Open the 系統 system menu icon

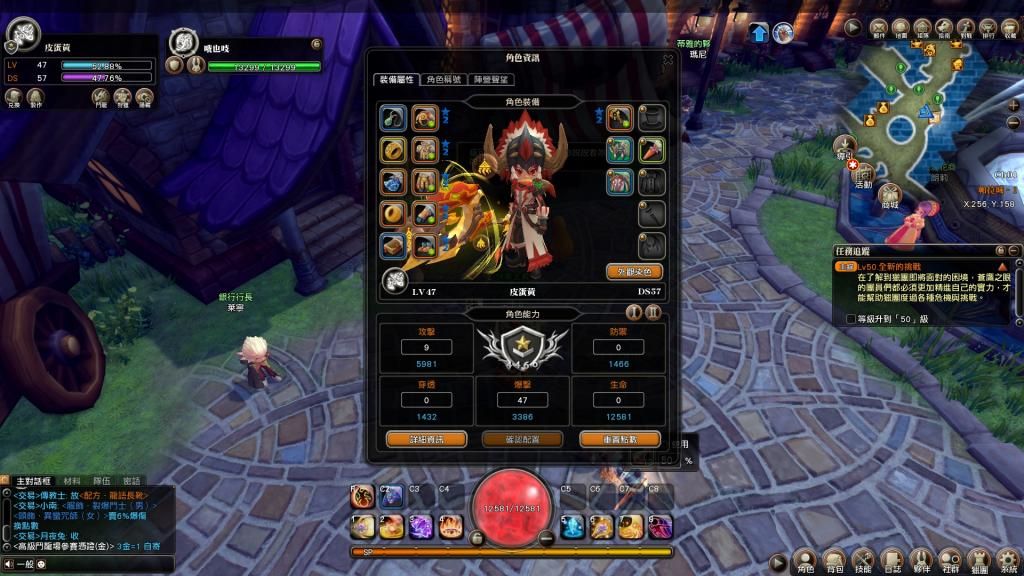[x=1008, y=561]
